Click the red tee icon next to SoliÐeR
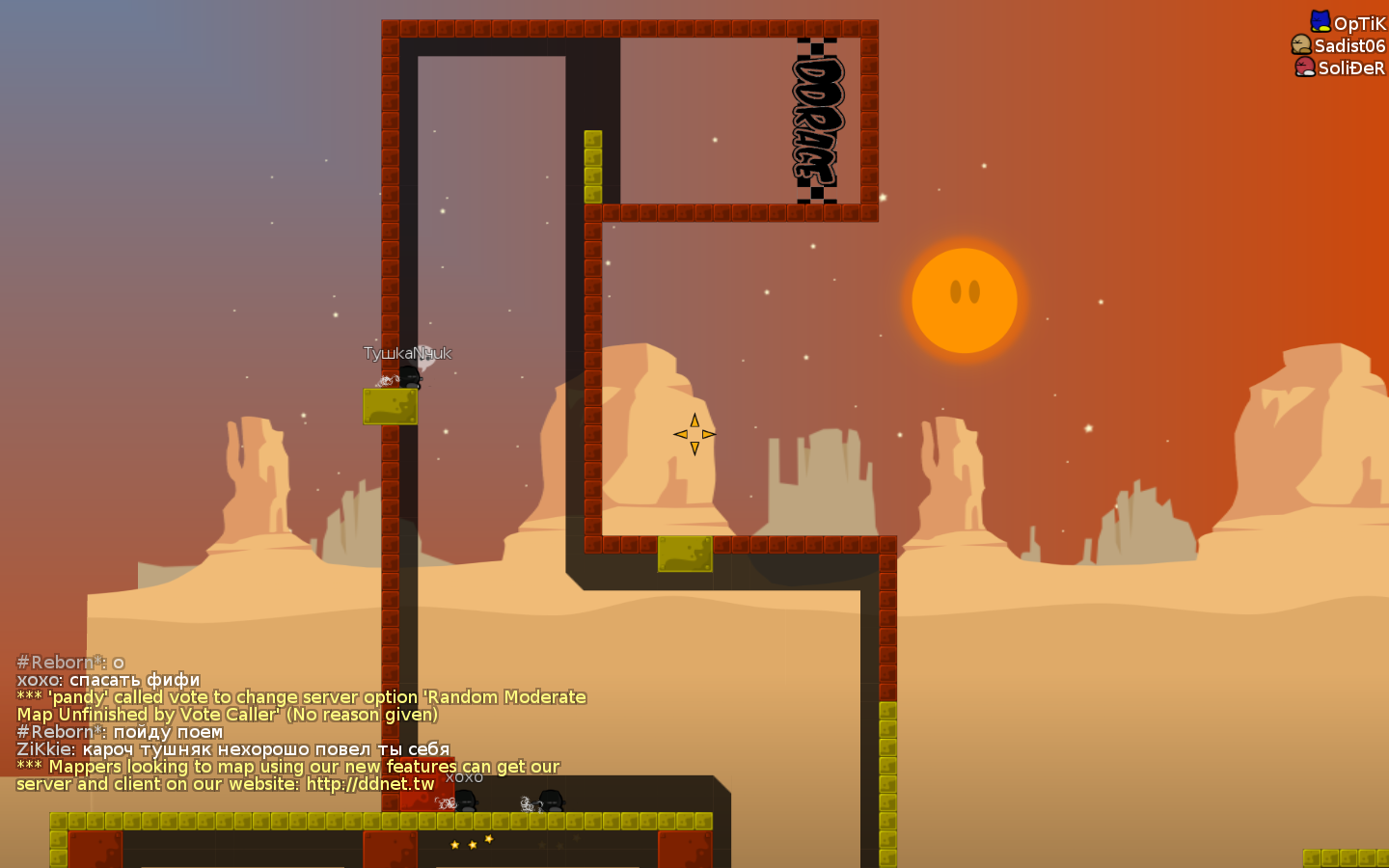 1304,68
